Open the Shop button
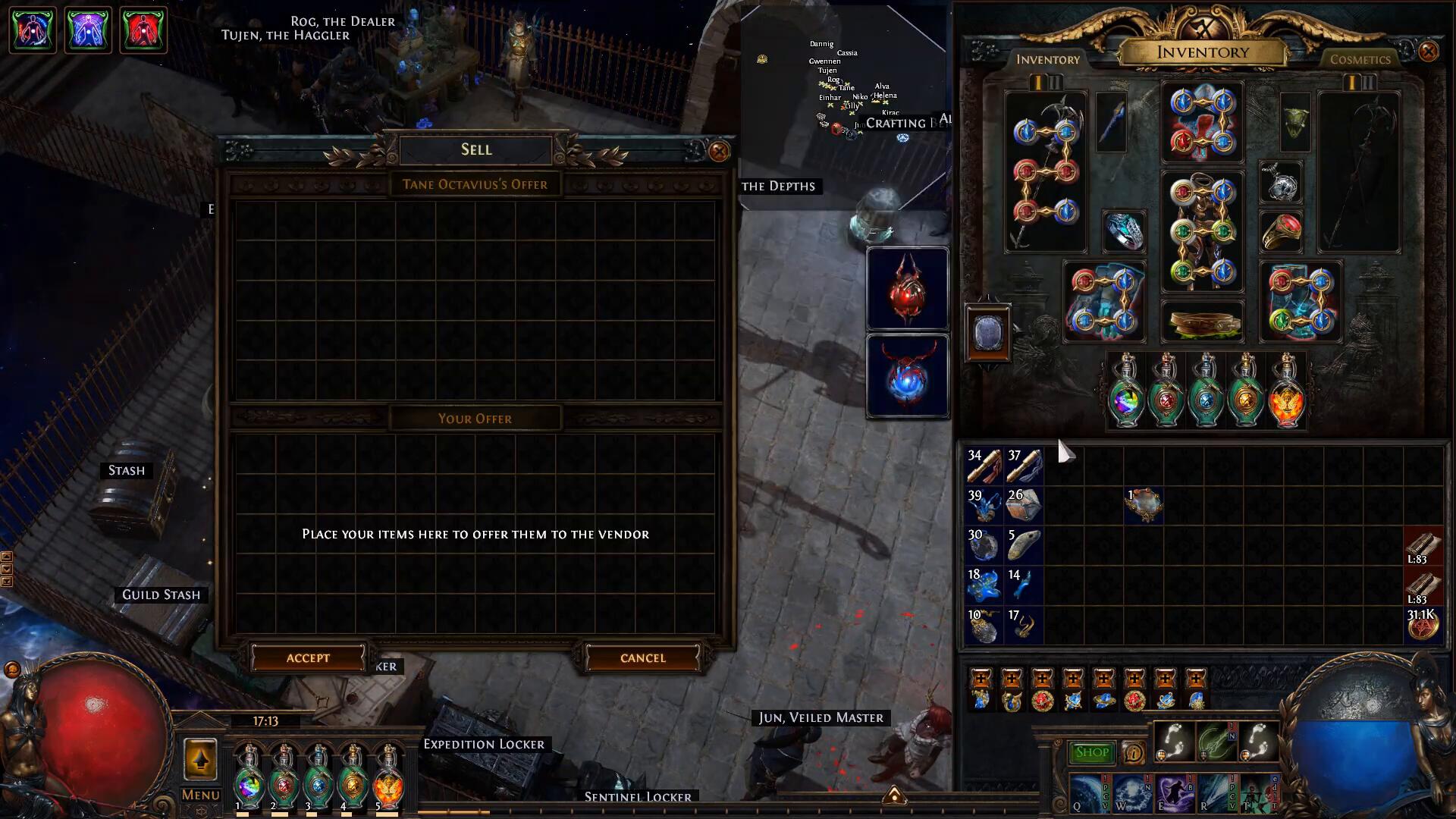 (1091, 752)
